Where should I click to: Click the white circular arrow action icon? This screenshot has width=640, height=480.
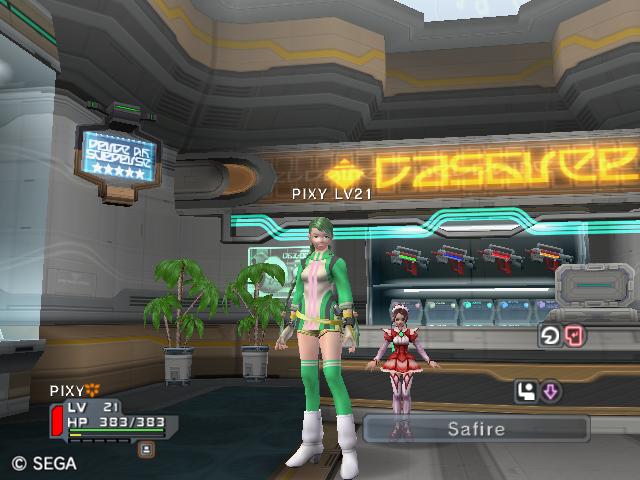click(551, 336)
